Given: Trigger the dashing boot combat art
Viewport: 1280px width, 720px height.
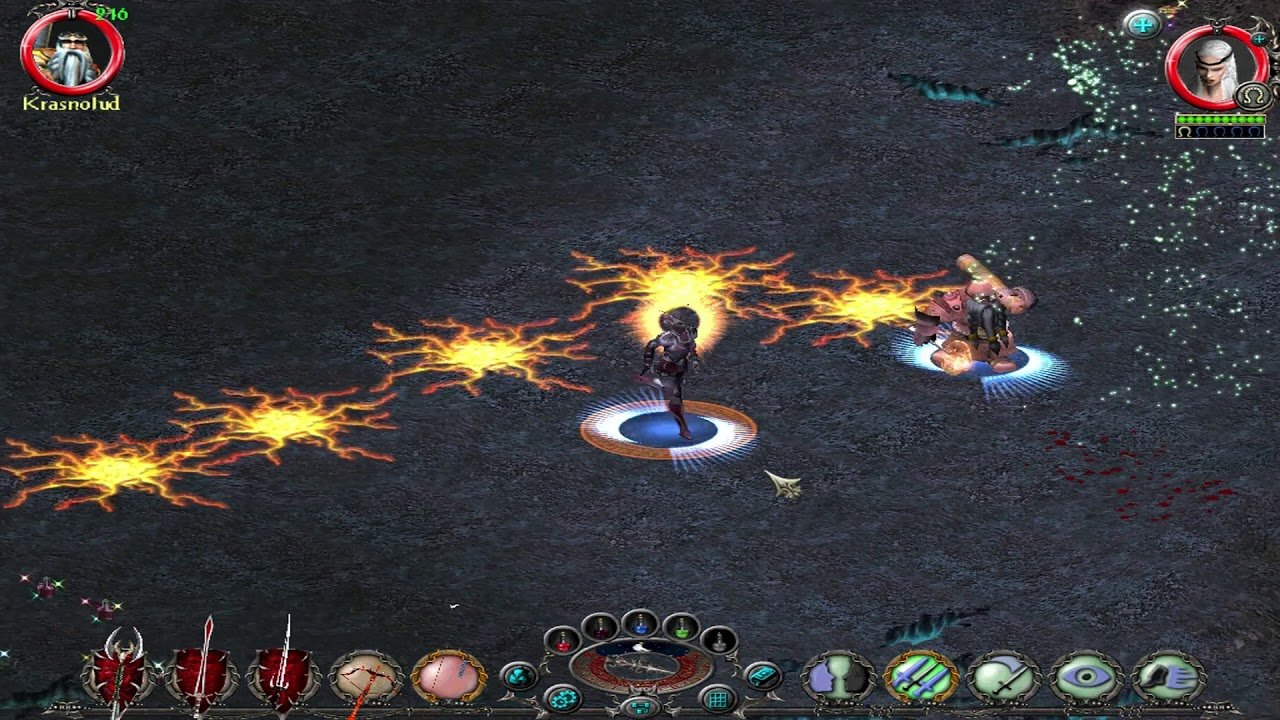Looking at the screenshot, I should (x=1167, y=678).
